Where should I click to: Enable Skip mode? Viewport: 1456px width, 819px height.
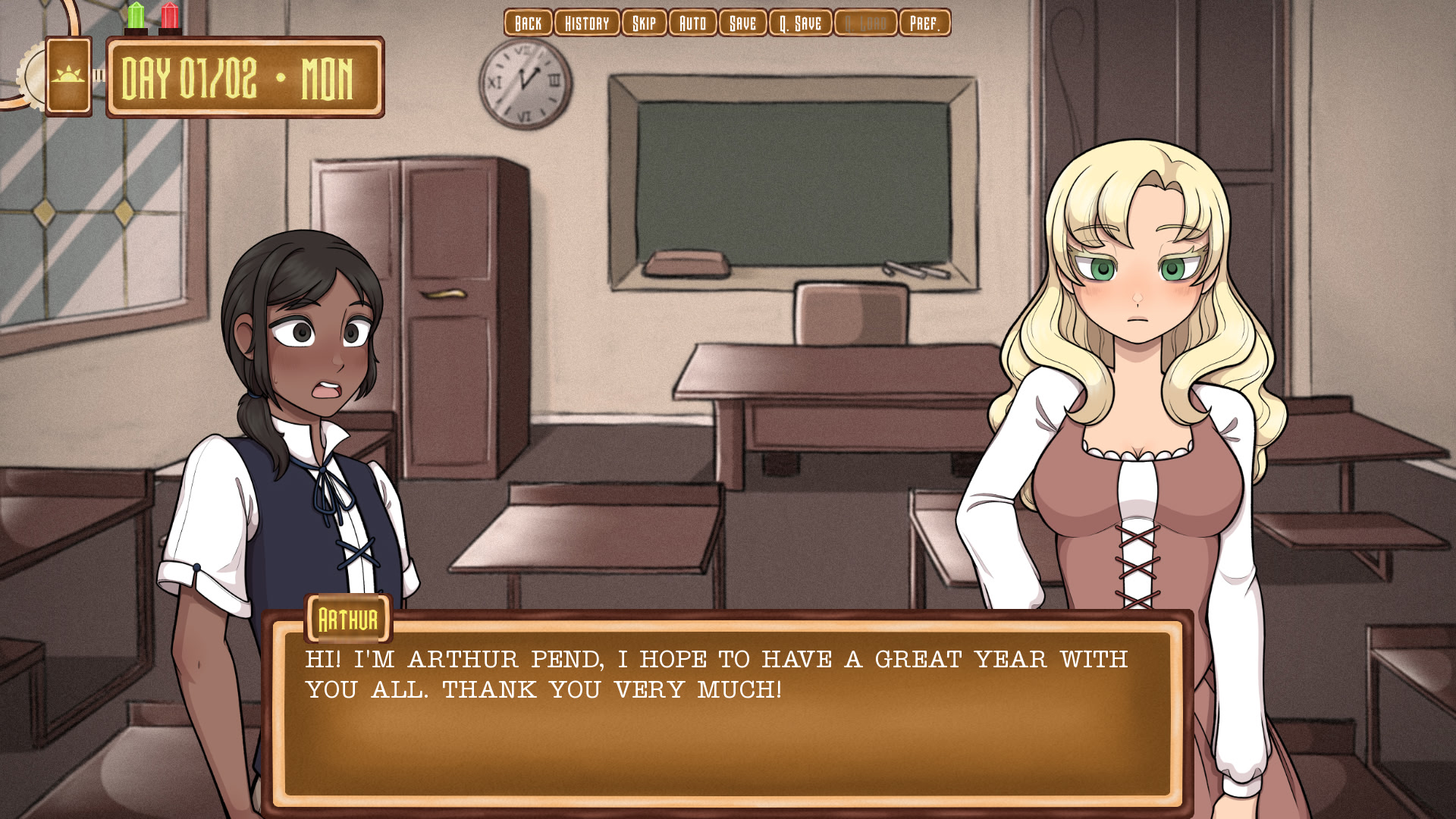[x=643, y=23]
